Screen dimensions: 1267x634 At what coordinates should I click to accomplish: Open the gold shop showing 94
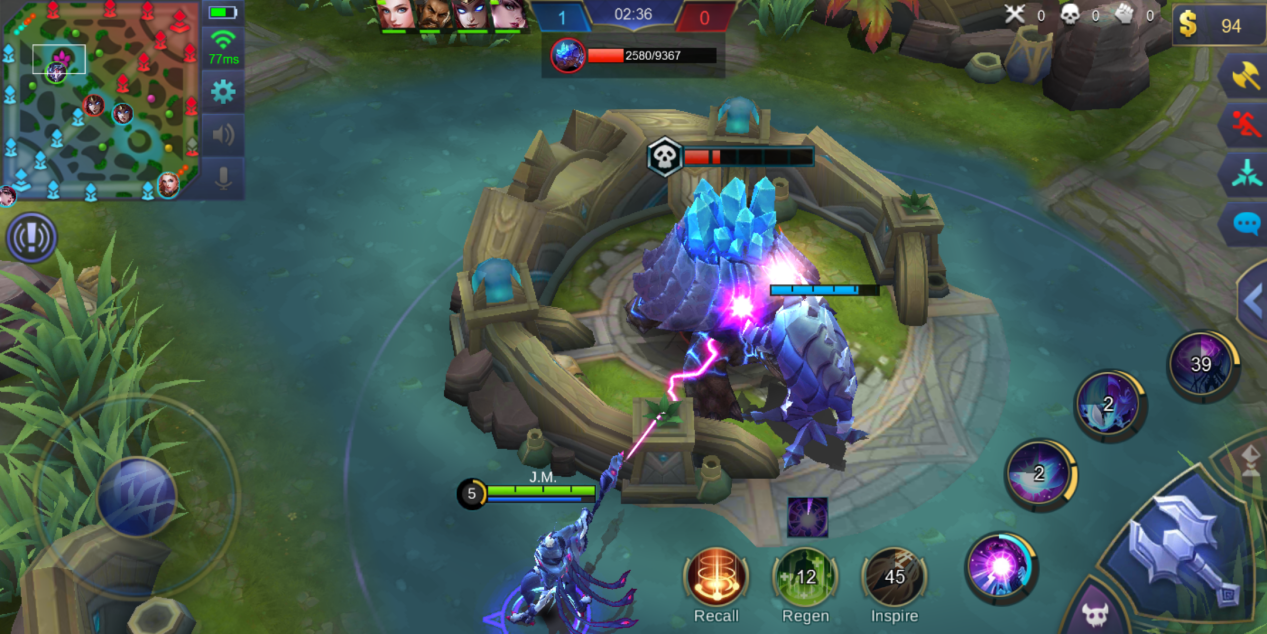[1211, 25]
